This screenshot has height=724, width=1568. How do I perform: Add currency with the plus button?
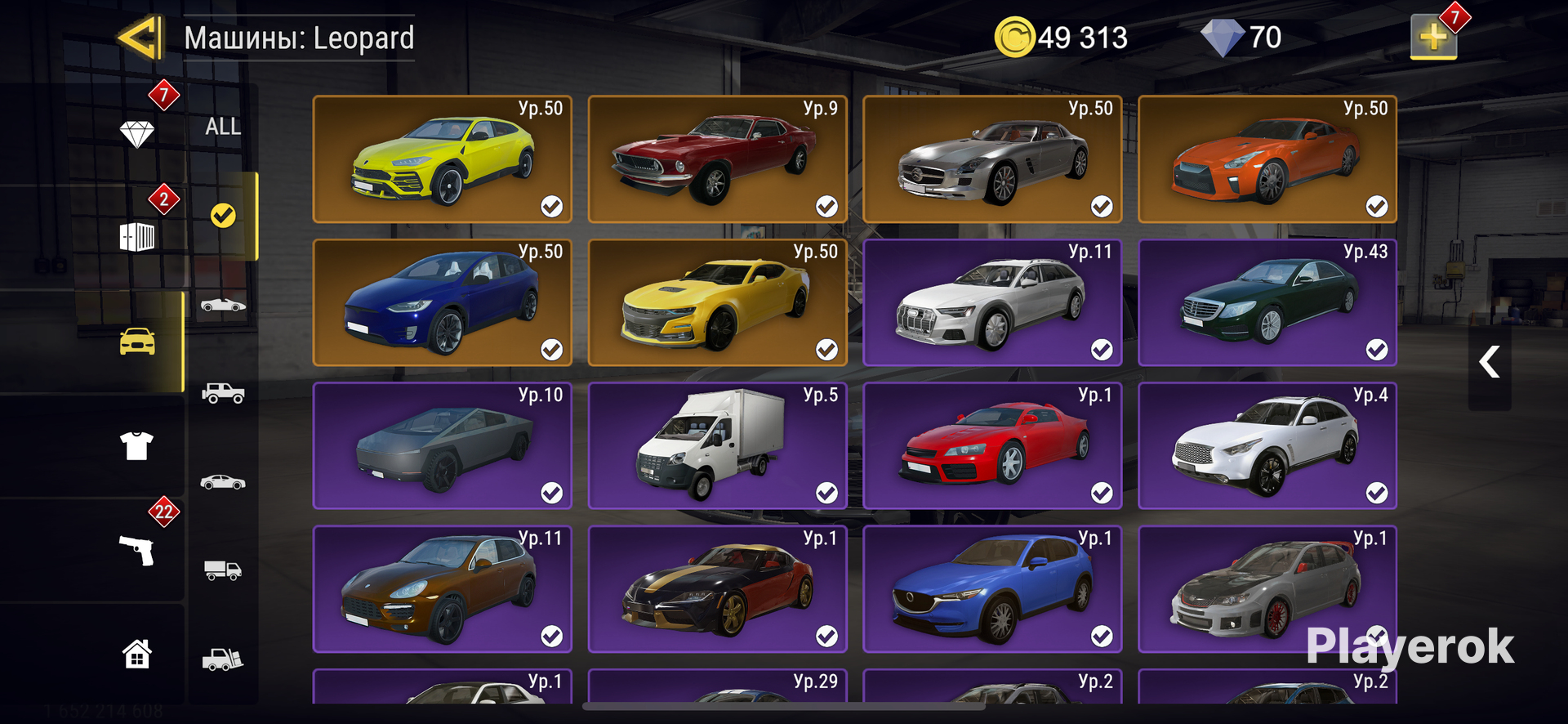point(1433,37)
